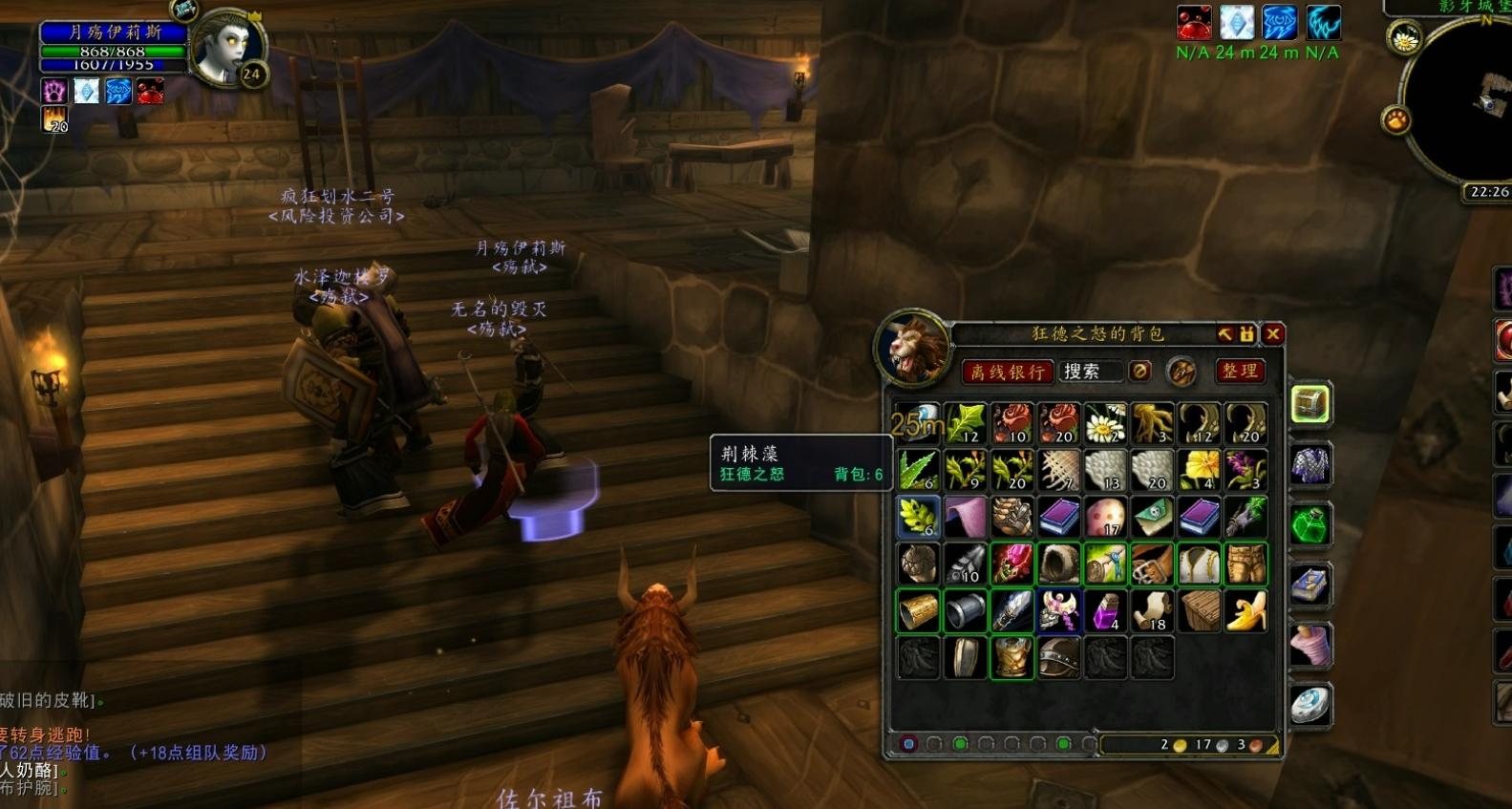This screenshot has height=809, width=1512.
Task: Select the yellow flower stack of 4
Action: pos(1199,470)
